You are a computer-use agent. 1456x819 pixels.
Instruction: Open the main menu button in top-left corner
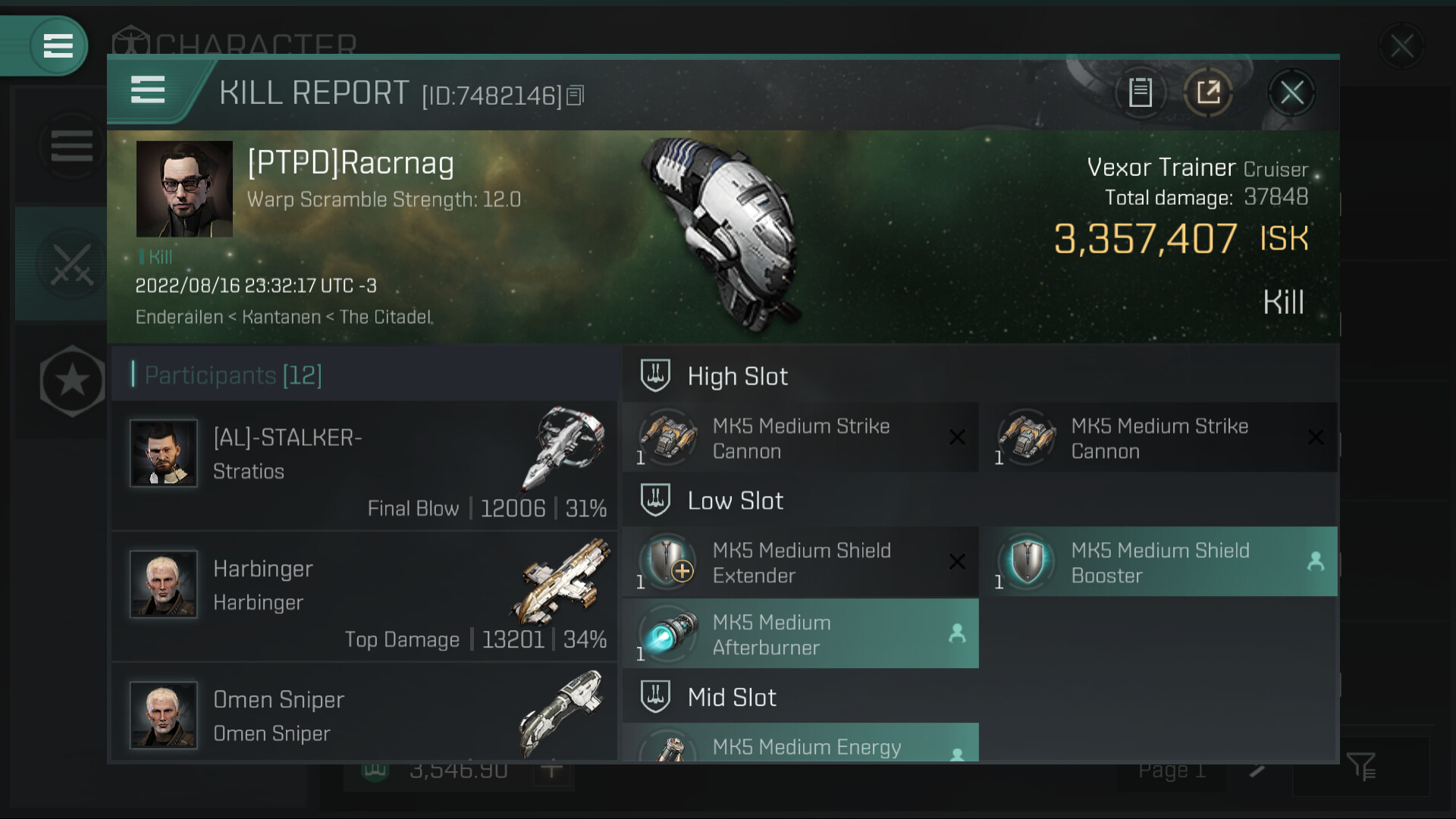pyautogui.click(x=58, y=45)
